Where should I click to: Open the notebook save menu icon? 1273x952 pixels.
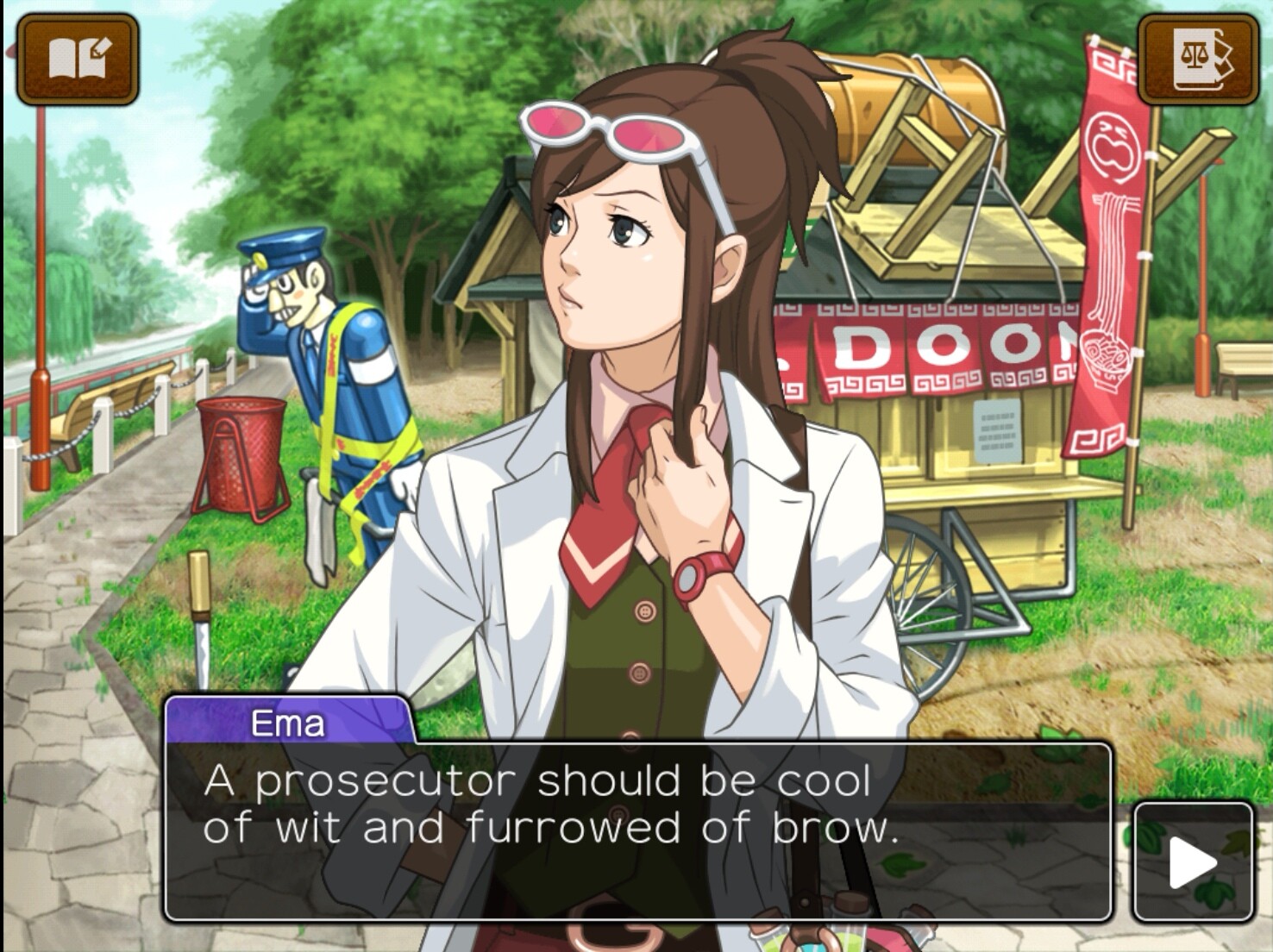(78, 59)
